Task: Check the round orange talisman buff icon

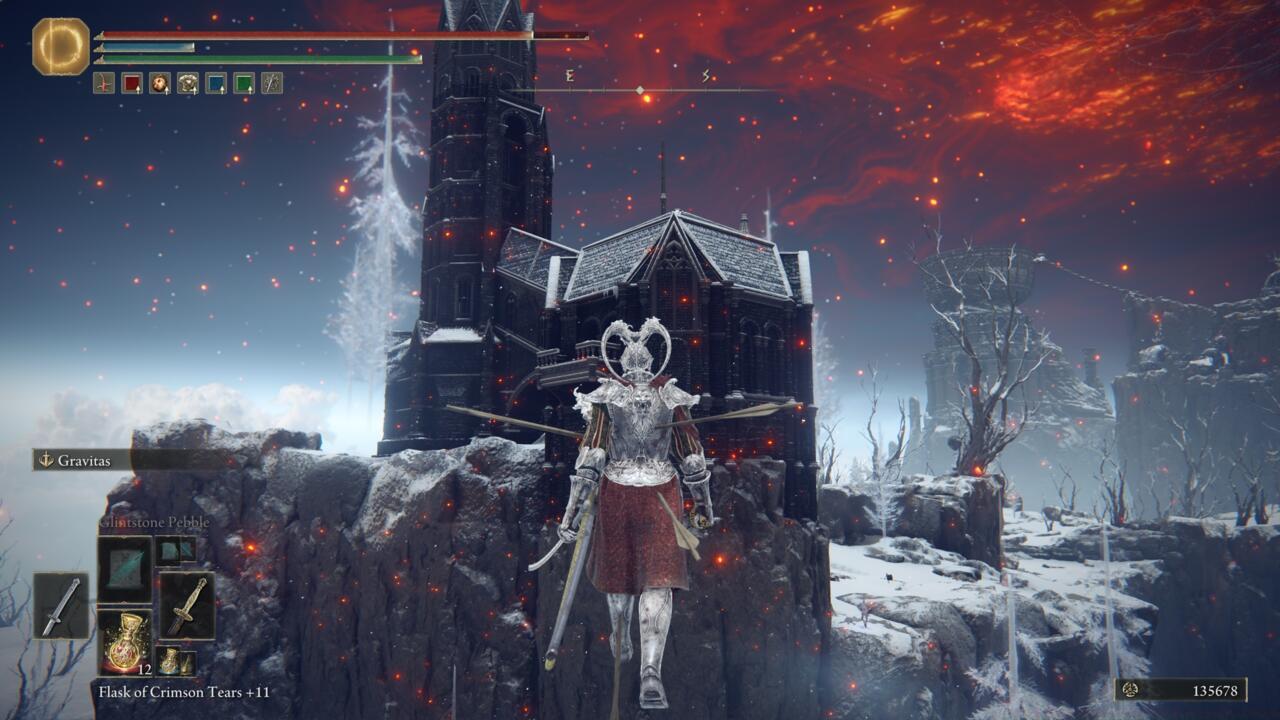Action: coord(160,83)
